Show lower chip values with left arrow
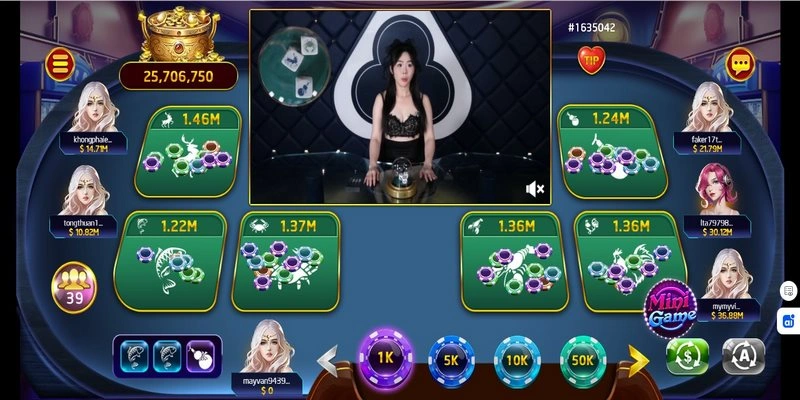The width and height of the screenshot is (800, 400). 327,358
